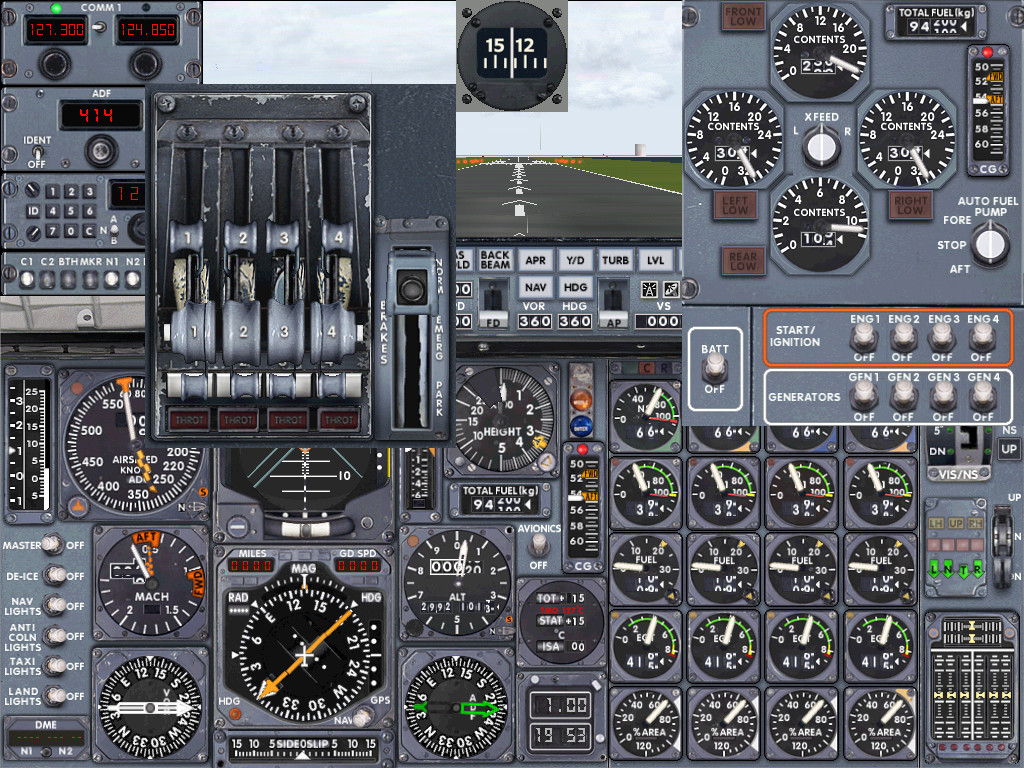This screenshot has width=1024, height=768.
Task: Select the NAV autopilot mode button
Action: click(x=536, y=288)
